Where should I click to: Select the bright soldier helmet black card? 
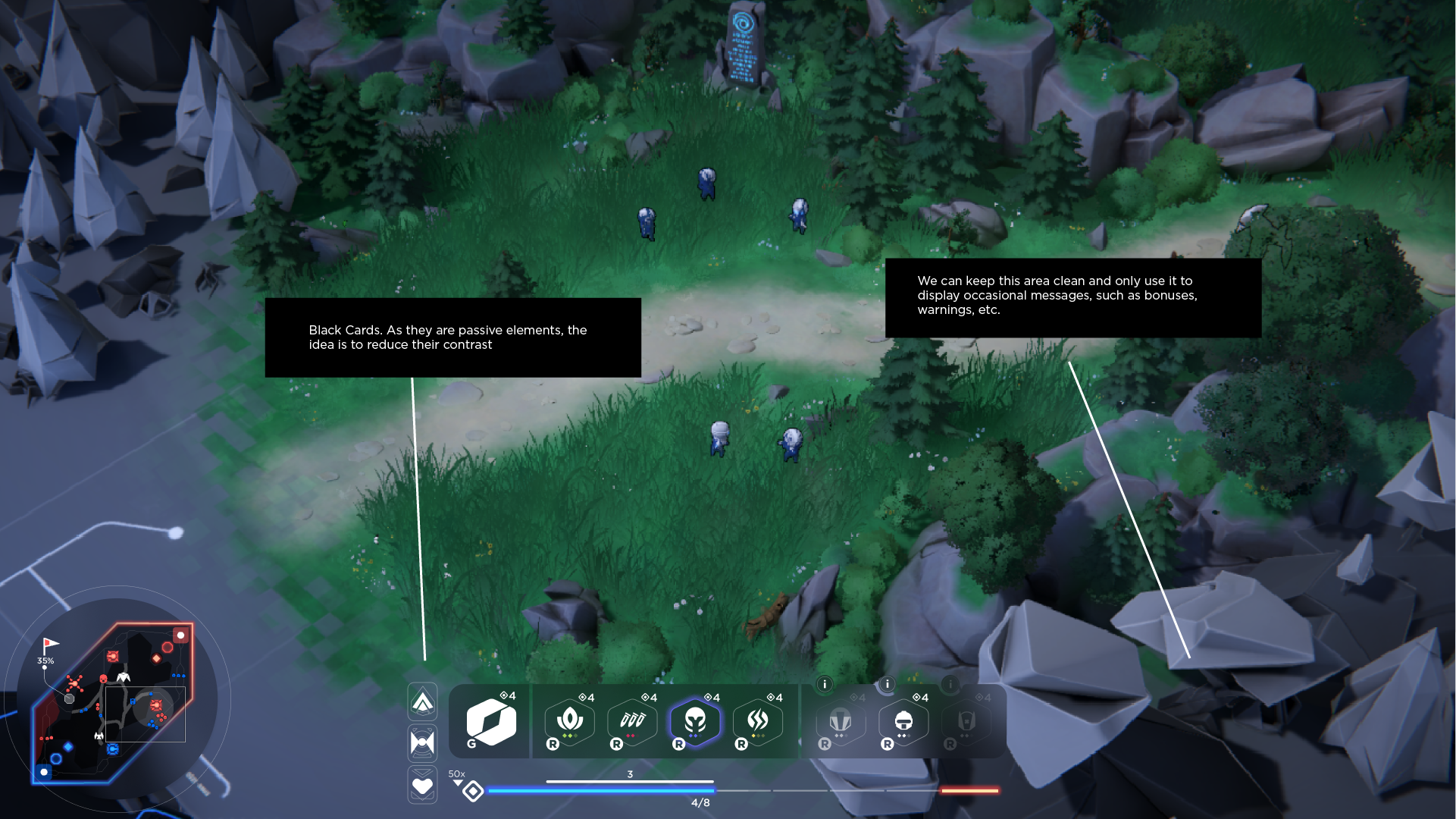coord(903,721)
